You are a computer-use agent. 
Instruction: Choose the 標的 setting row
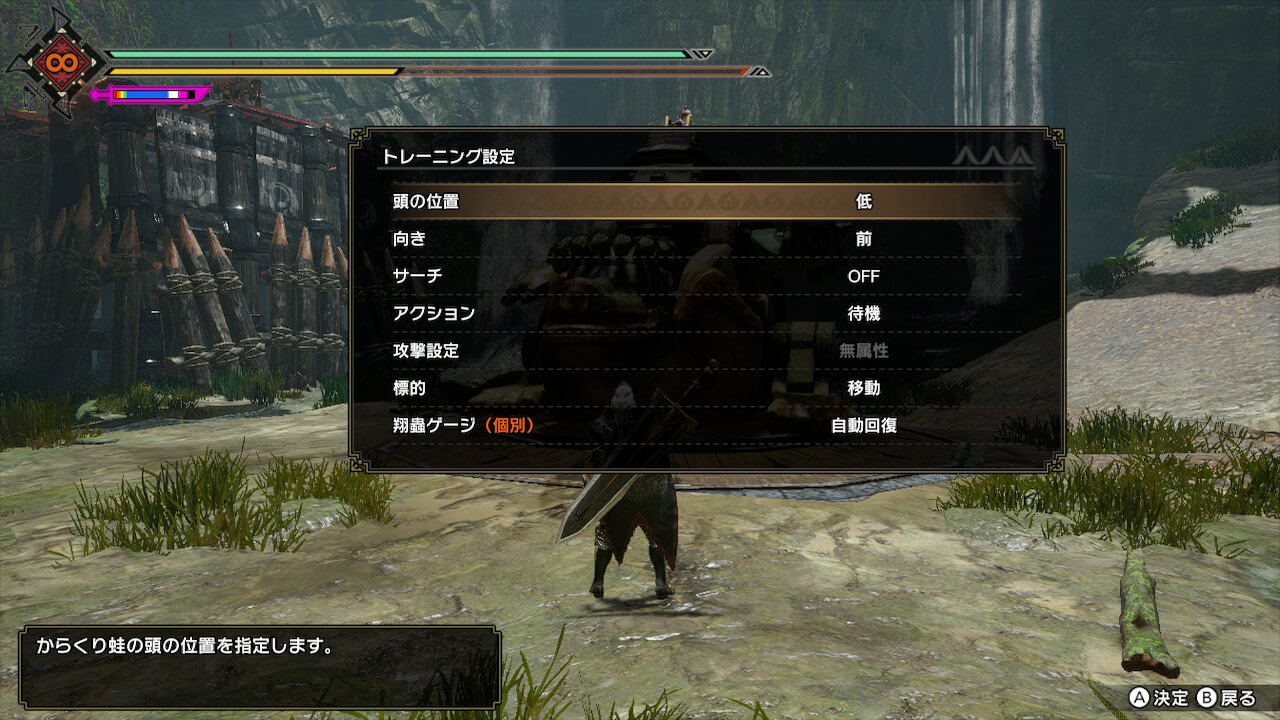[x=705, y=388]
